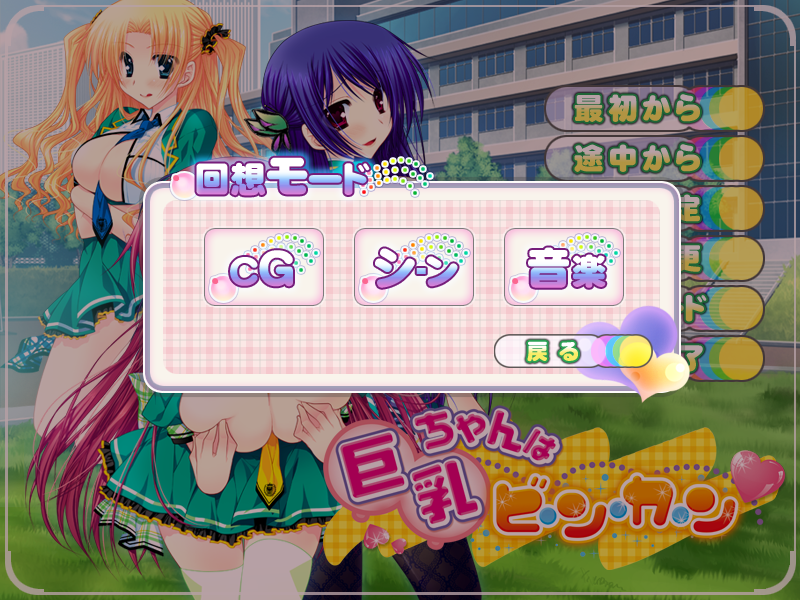Select the シーン scene replay button
Viewport: 800px width, 600px height.
(x=414, y=267)
